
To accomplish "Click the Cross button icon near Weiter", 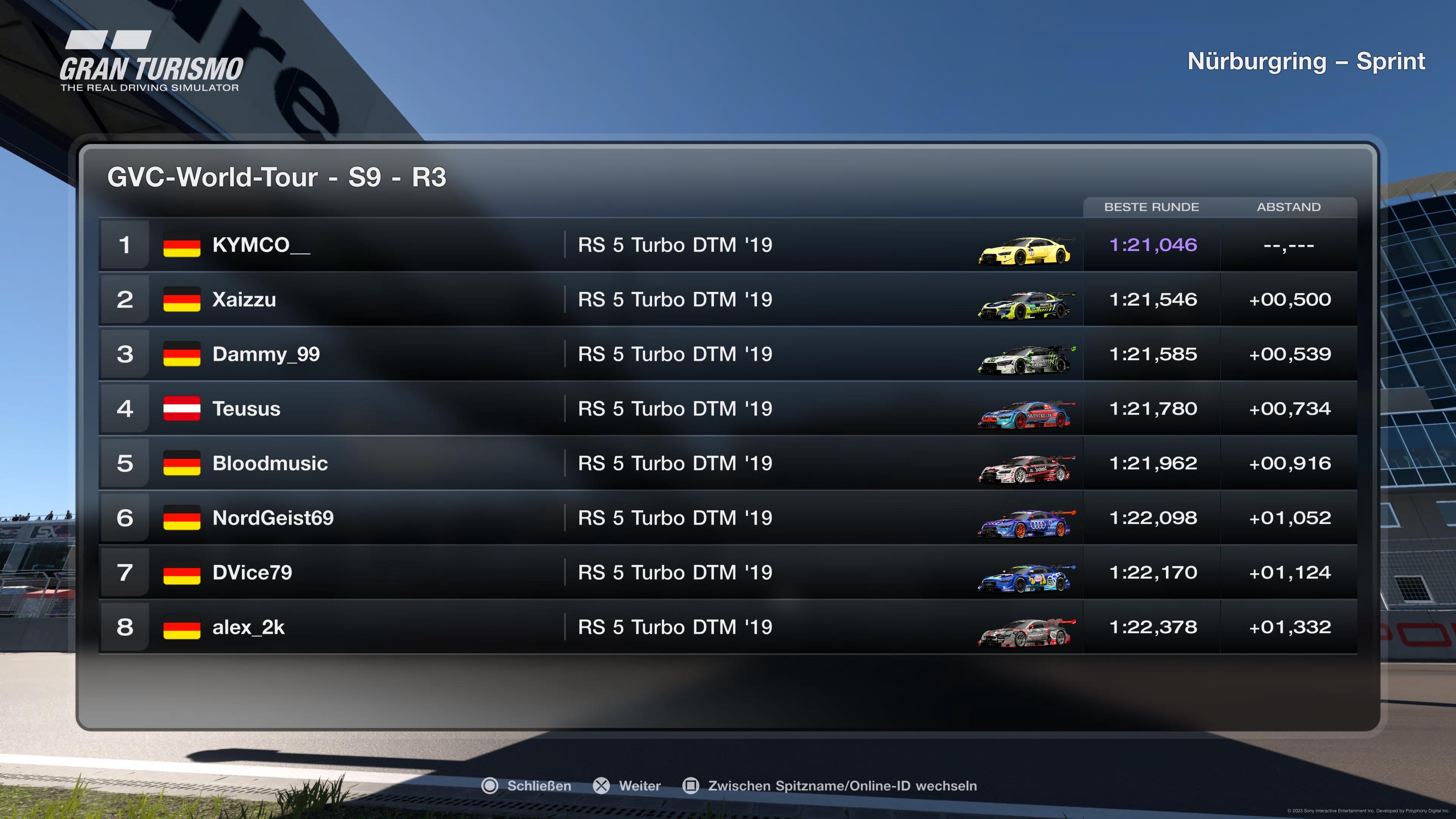I will [x=601, y=786].
